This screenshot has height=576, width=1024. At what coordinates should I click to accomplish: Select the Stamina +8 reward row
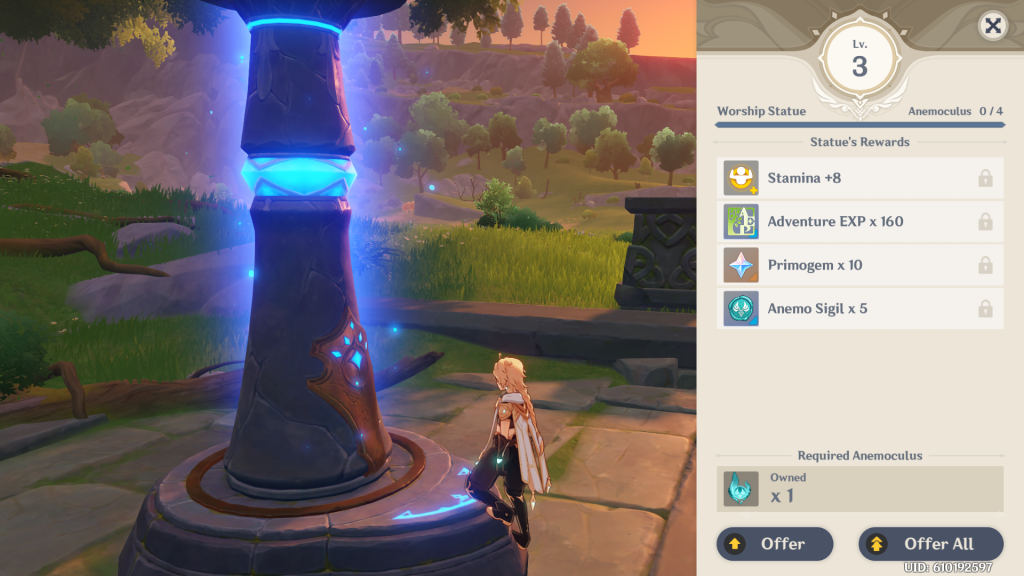click(x=860, y=178)
